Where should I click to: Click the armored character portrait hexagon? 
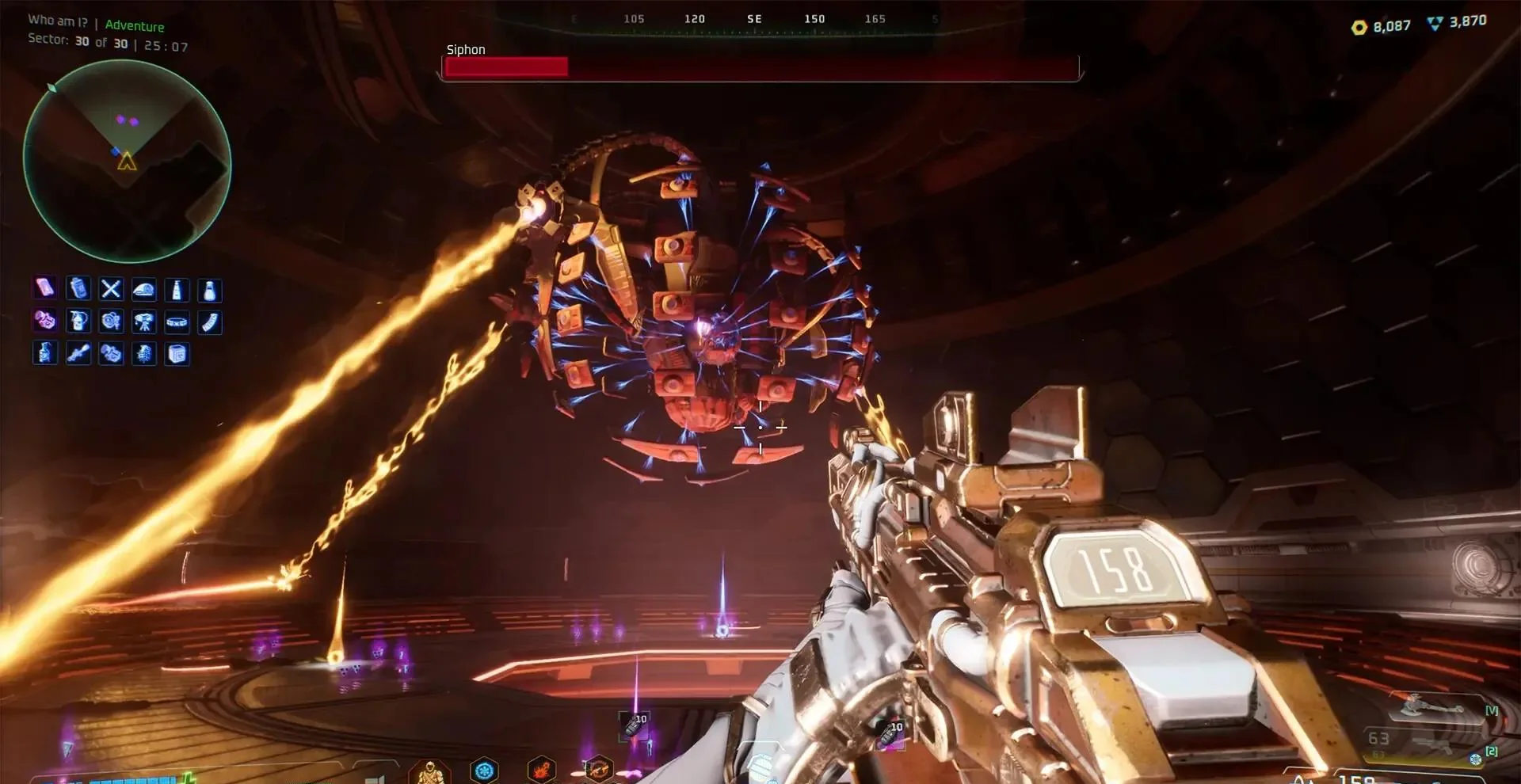pyautogui.click(x=429, y=771)
